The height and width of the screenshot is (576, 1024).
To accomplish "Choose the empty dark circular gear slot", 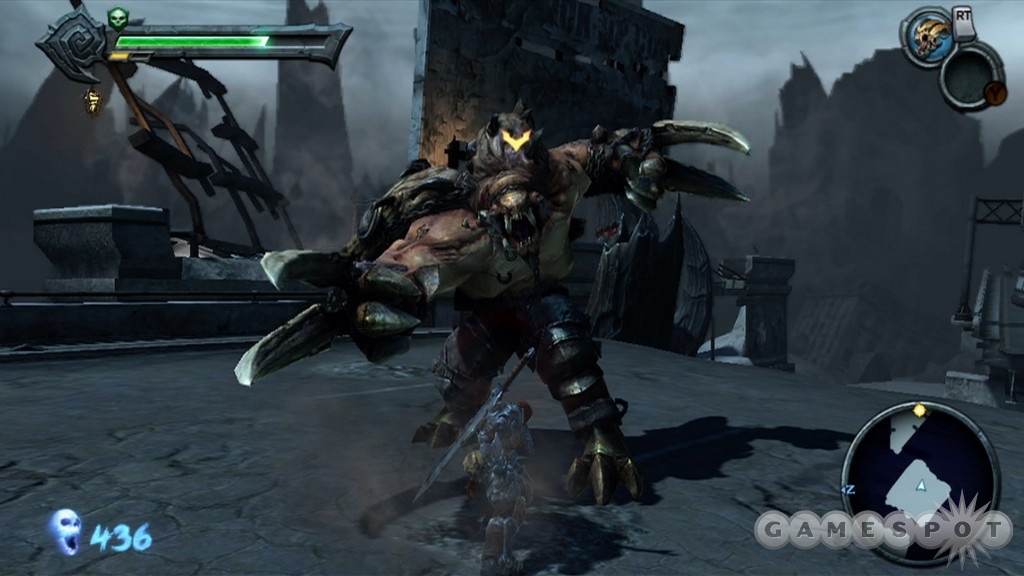I will click(971, 76).
